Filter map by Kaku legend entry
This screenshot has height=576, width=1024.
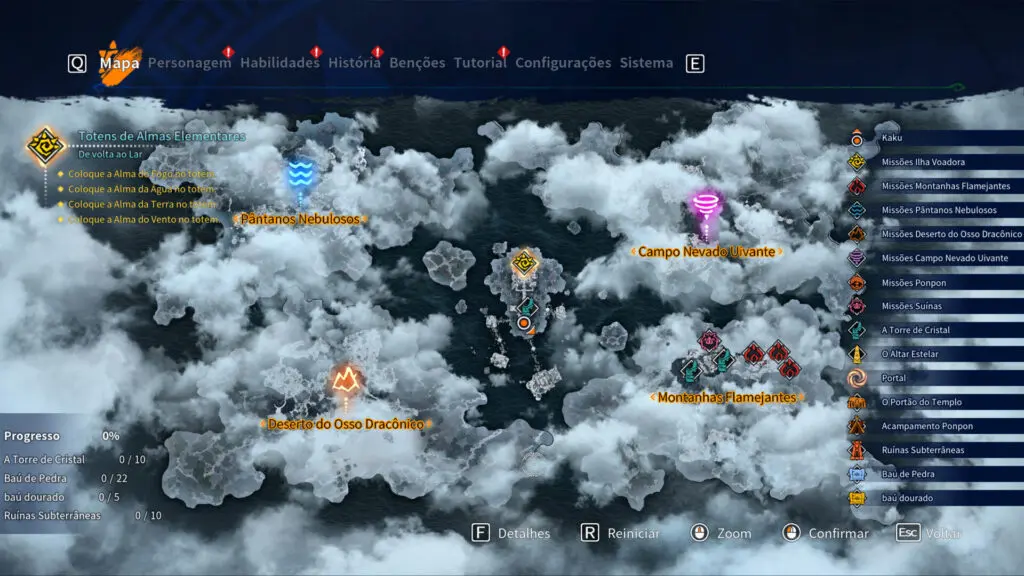point(890,138)
